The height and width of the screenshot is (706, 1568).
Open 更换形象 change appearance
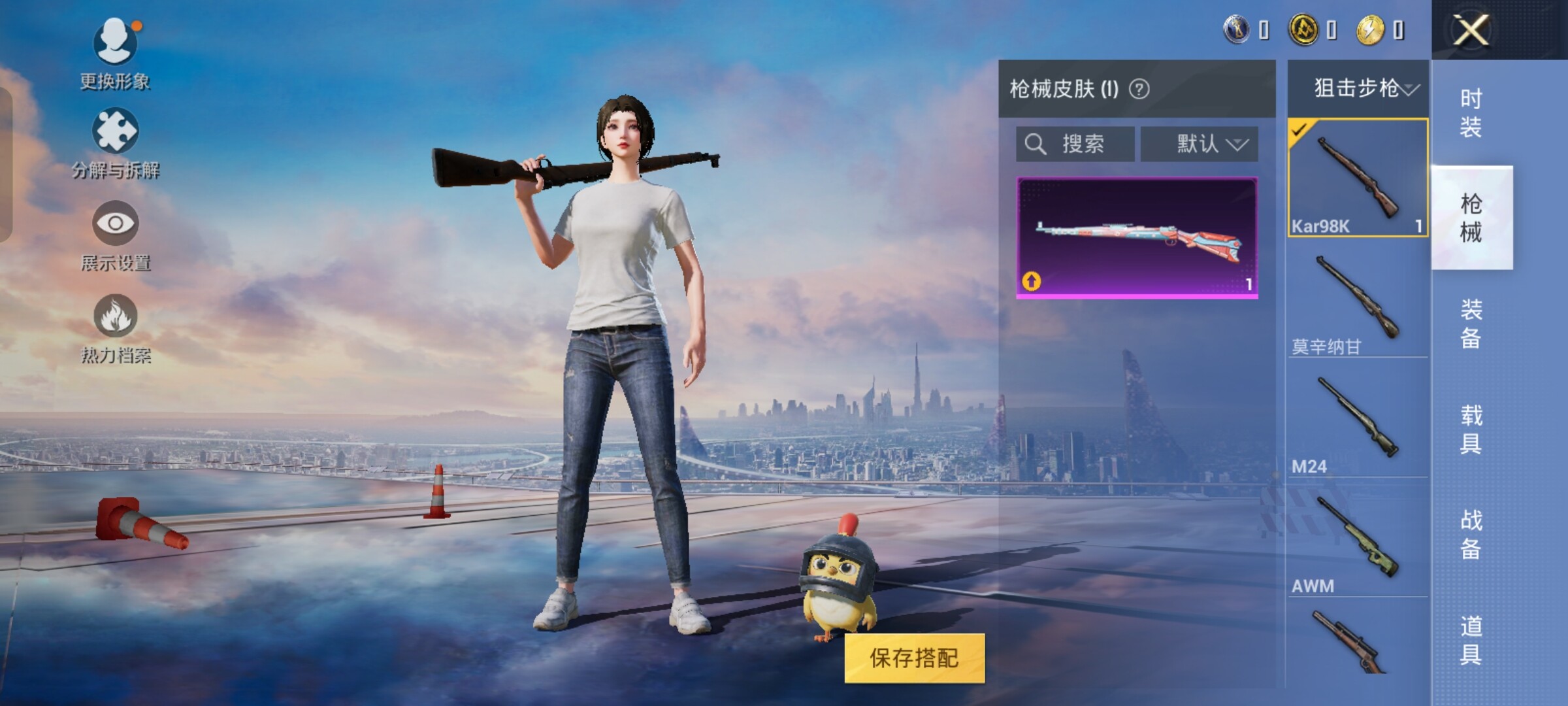click(x=116, y=54)
